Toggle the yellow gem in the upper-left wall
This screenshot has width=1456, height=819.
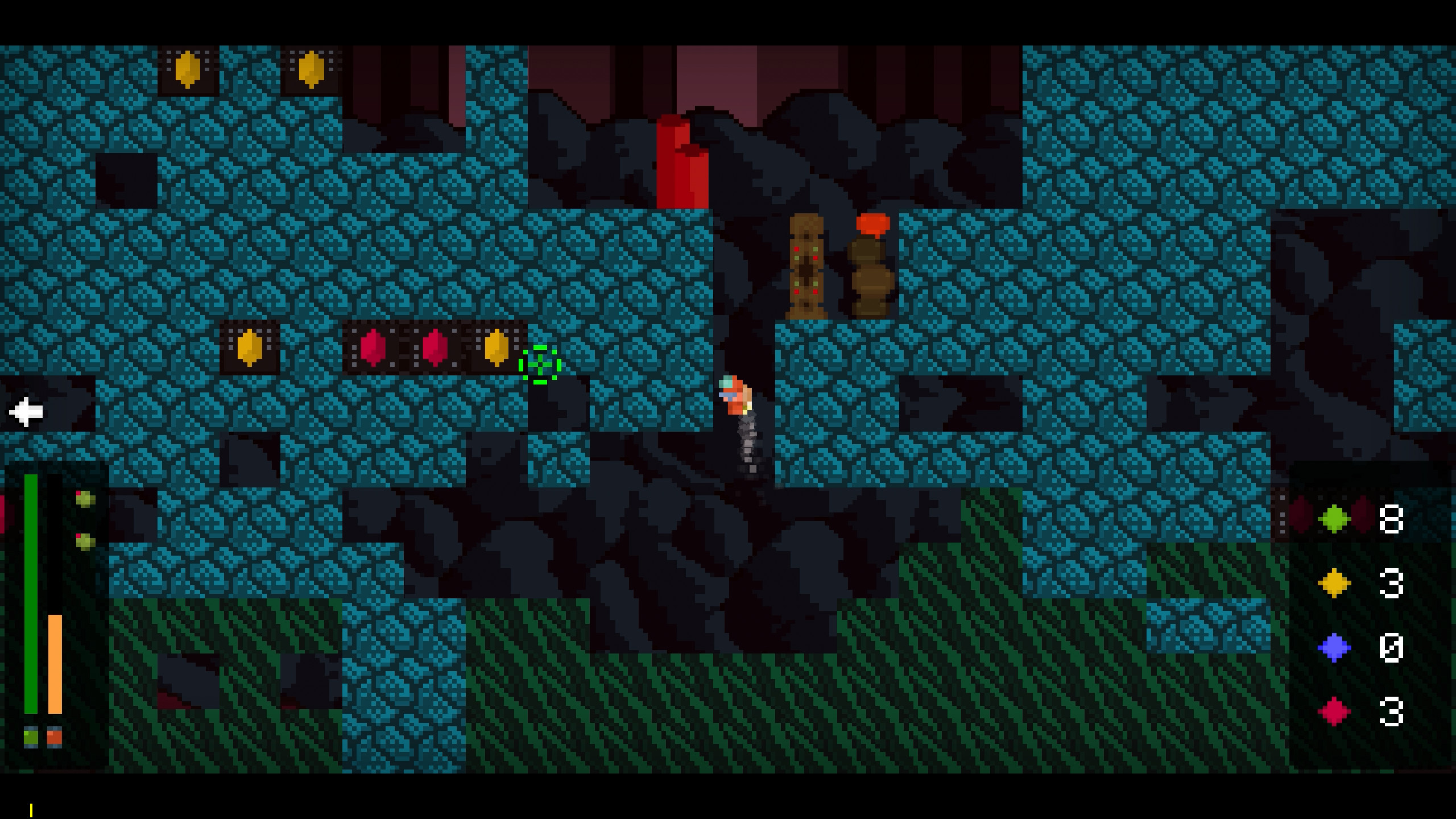click(188, 70)
